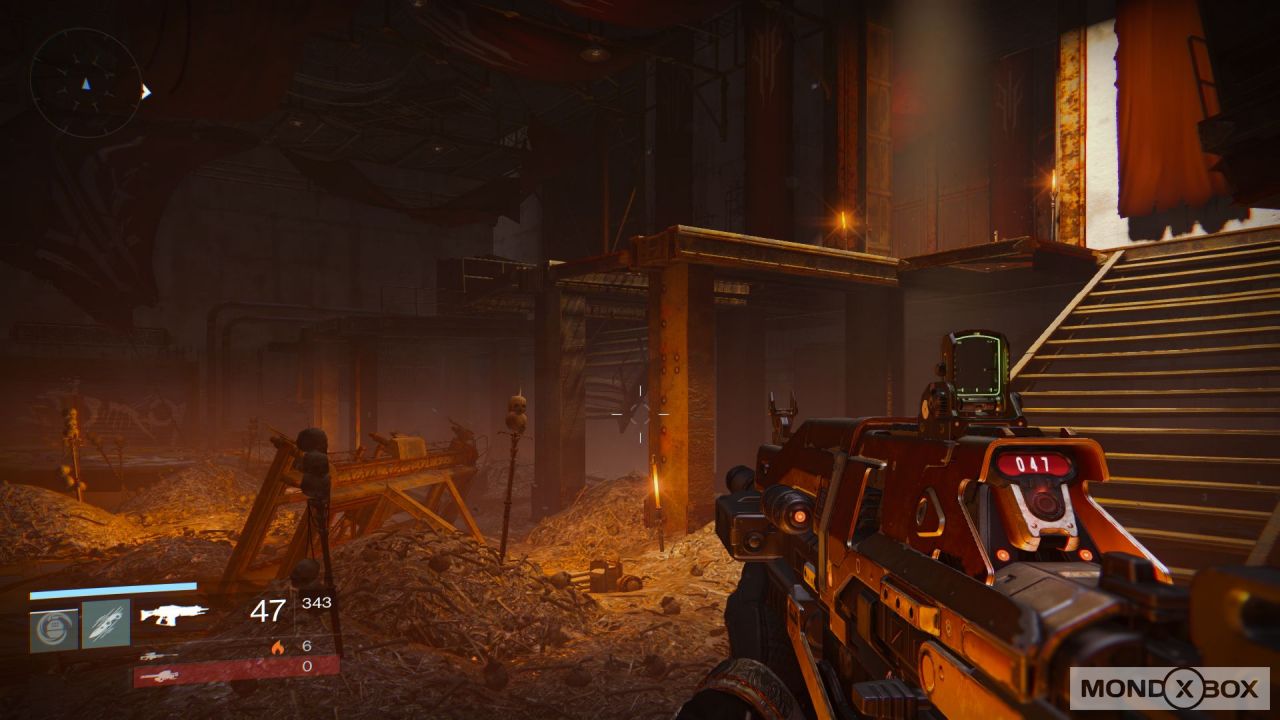The width and height of the screenshot is (1280, 720).
Task: Click the circular radar tracker
Action: coord(85,82)
